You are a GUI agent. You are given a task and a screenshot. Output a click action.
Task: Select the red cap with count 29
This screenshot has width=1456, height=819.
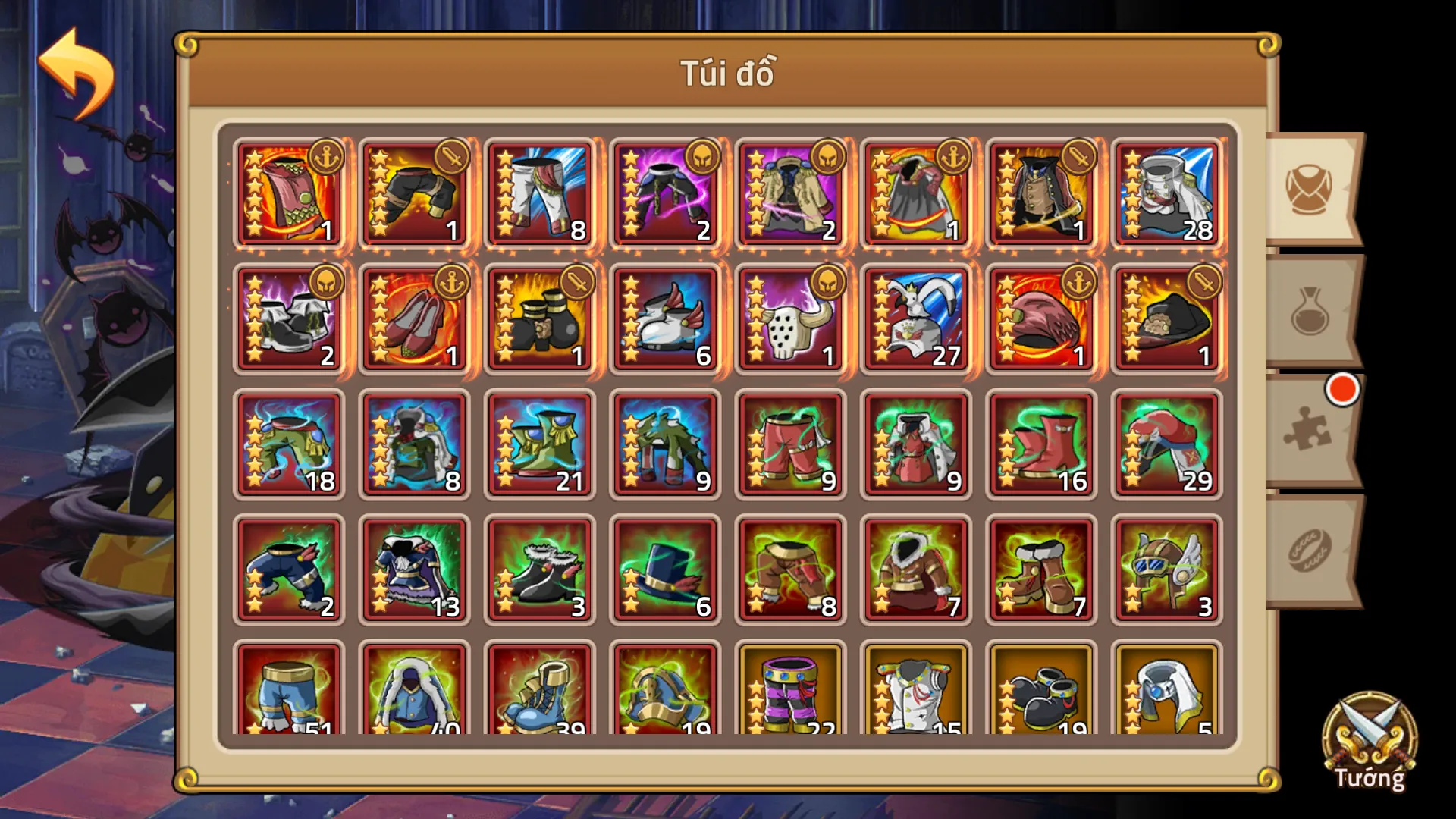click(1166, 444)
